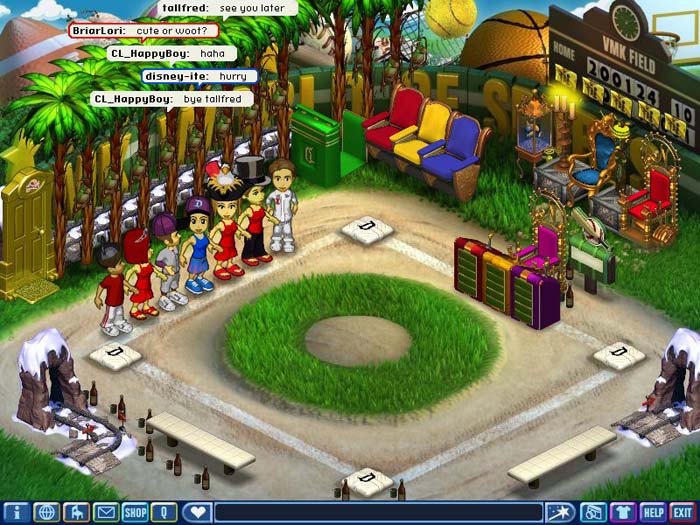Open the camera photo tool
This screenshot has width=700, height=525.
[592, 513]
